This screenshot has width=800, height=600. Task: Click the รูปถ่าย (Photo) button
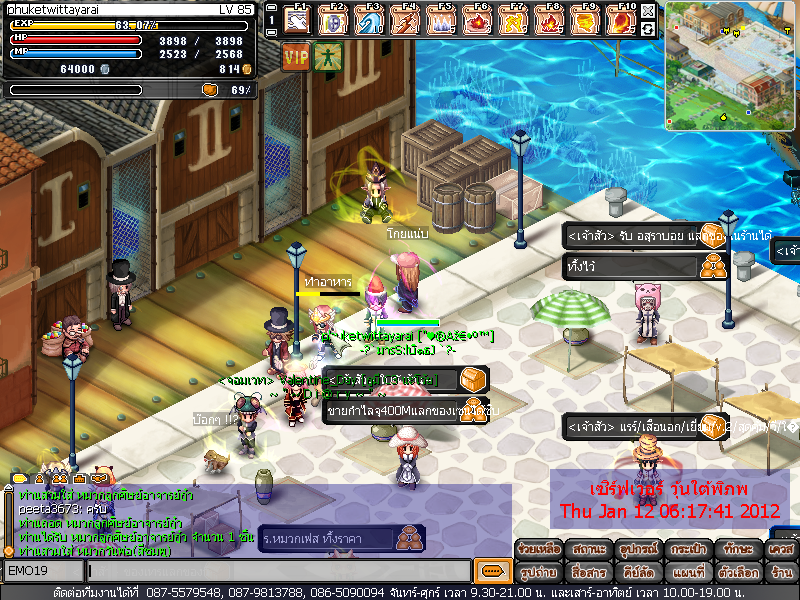(x=538, y=573)
